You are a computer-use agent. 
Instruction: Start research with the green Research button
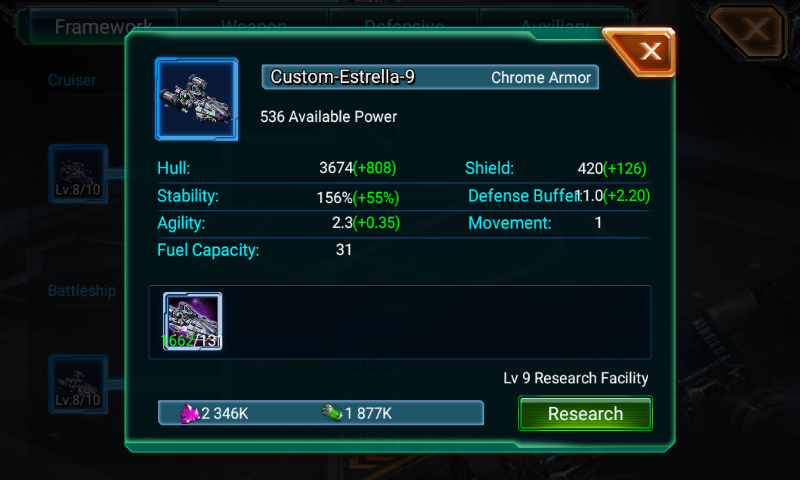(x=585, y=414)
